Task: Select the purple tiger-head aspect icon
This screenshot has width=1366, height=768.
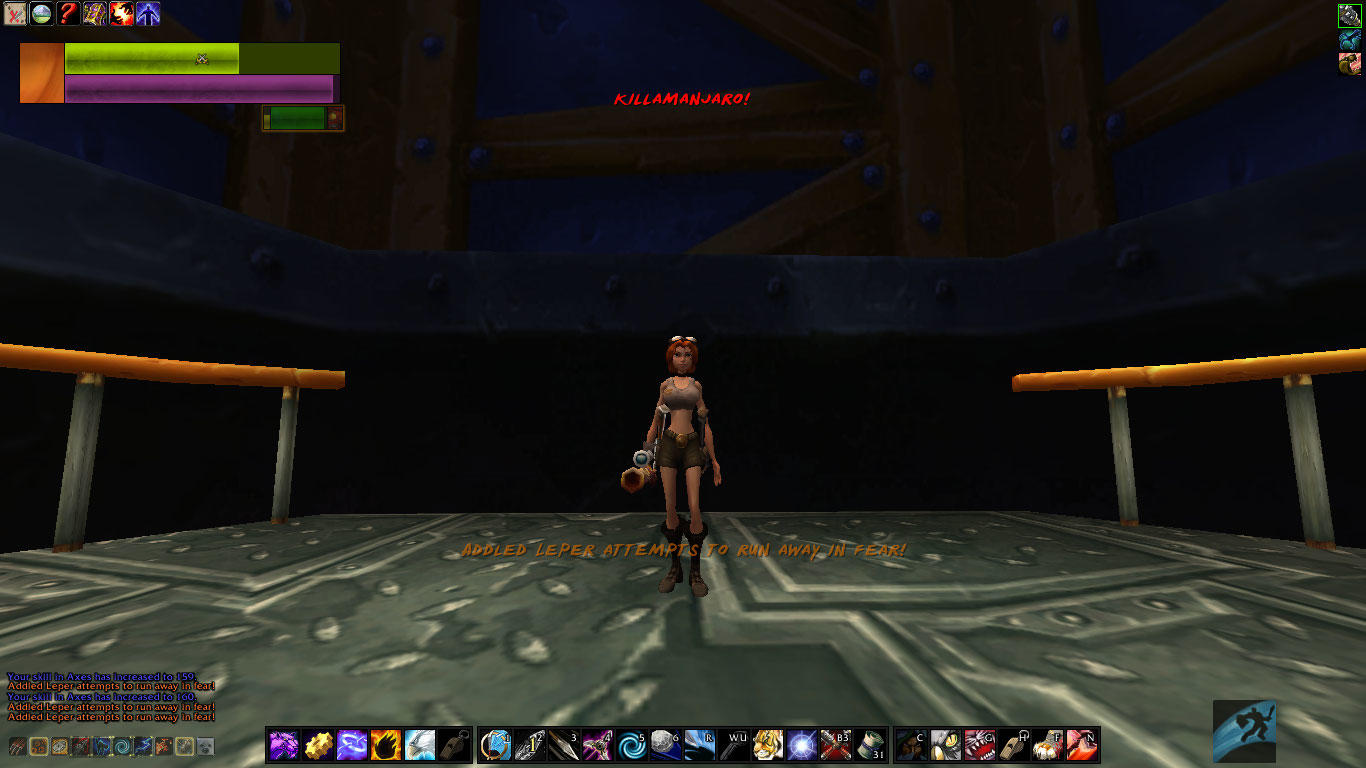Action: click(283, 745)
